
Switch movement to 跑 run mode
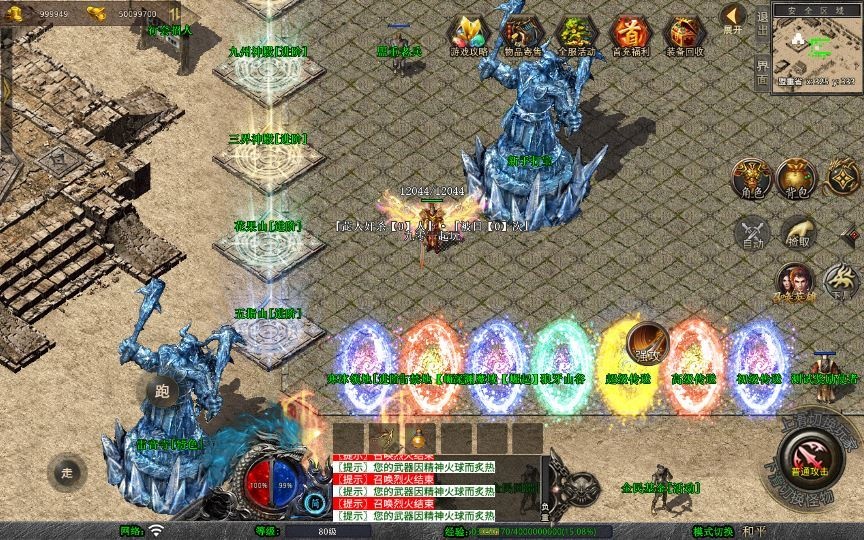point(162,391)
